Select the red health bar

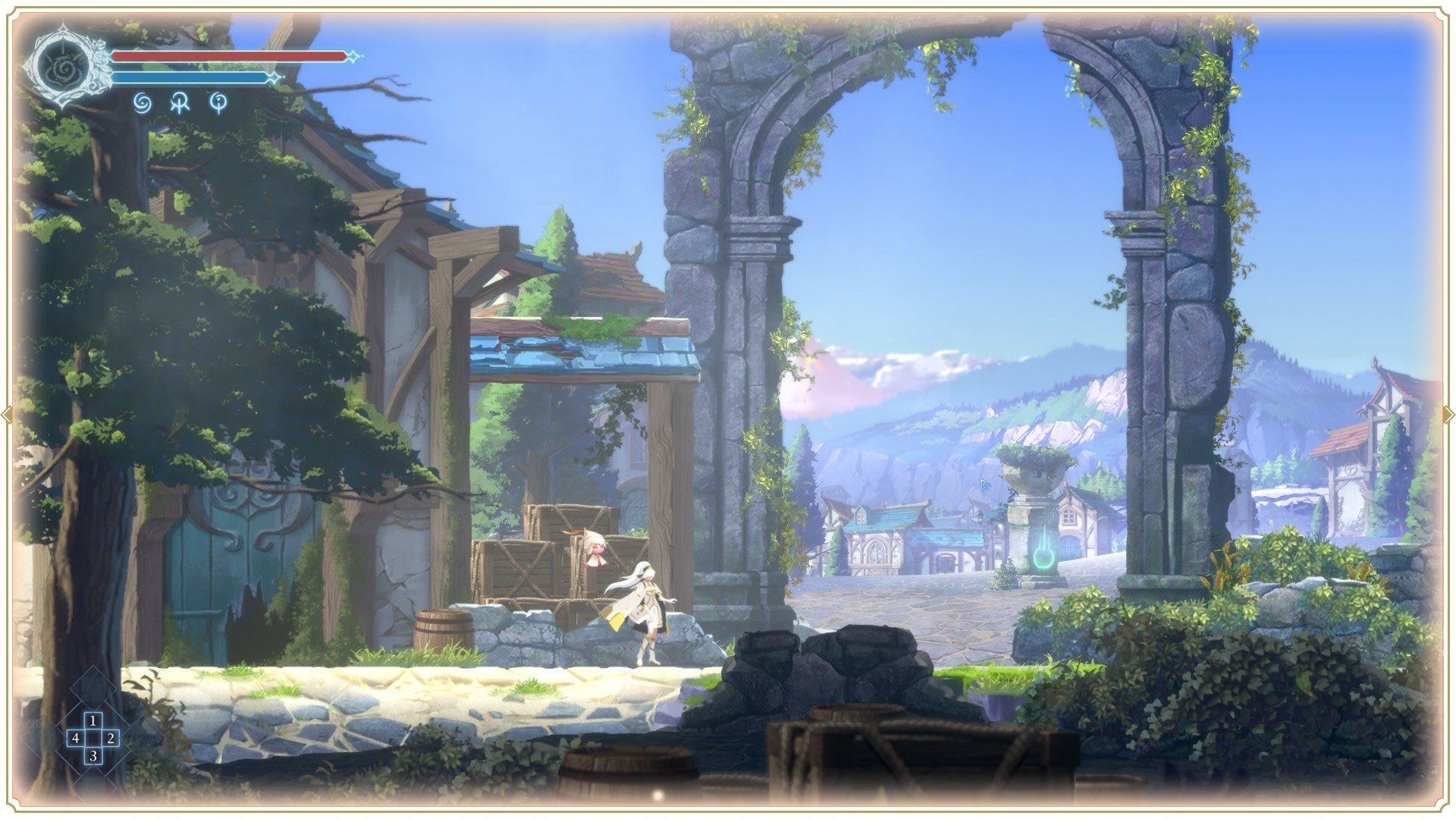pyautogui.click(x=227, y=55)
